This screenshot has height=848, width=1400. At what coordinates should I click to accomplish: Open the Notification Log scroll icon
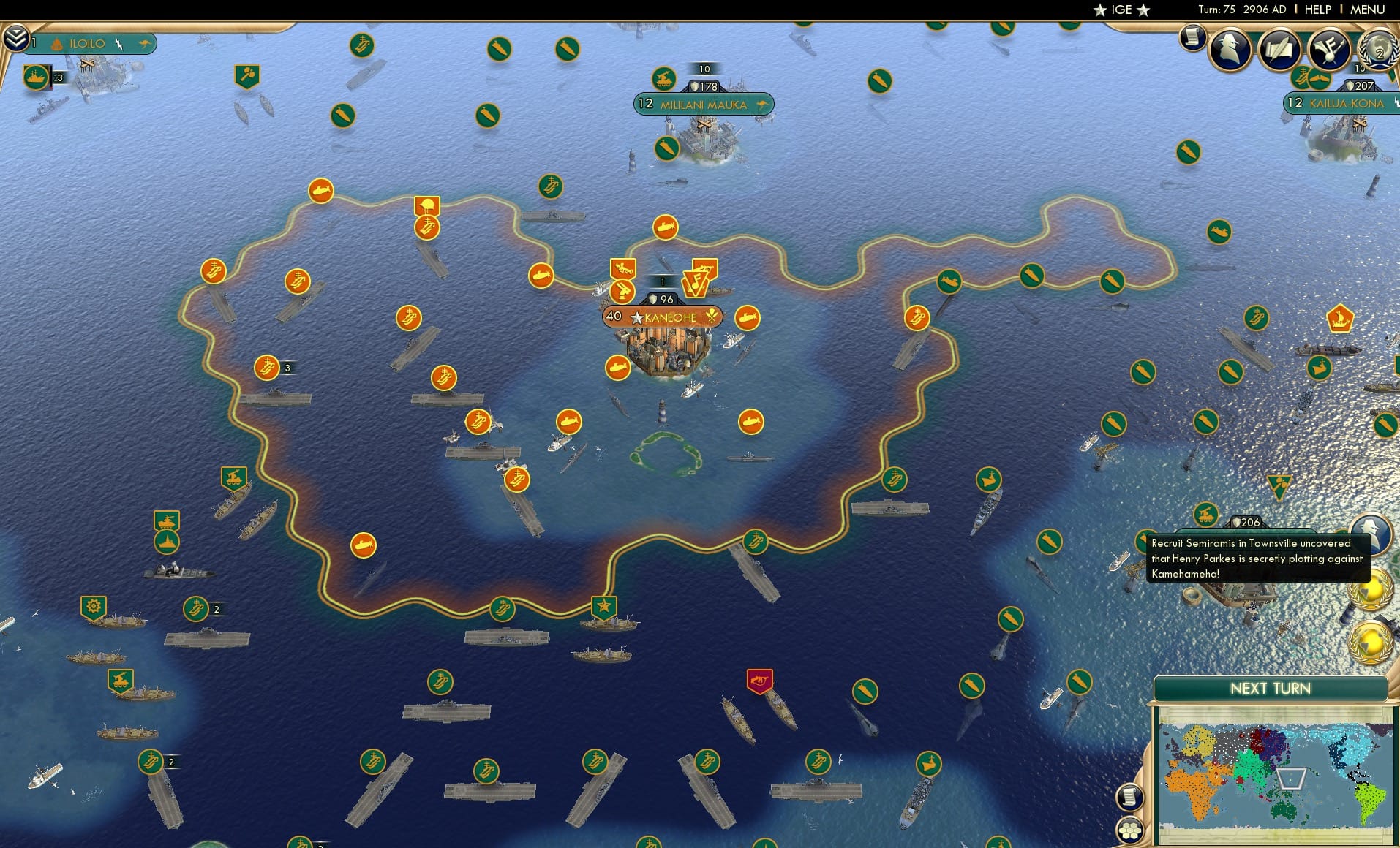point(1191,38)
